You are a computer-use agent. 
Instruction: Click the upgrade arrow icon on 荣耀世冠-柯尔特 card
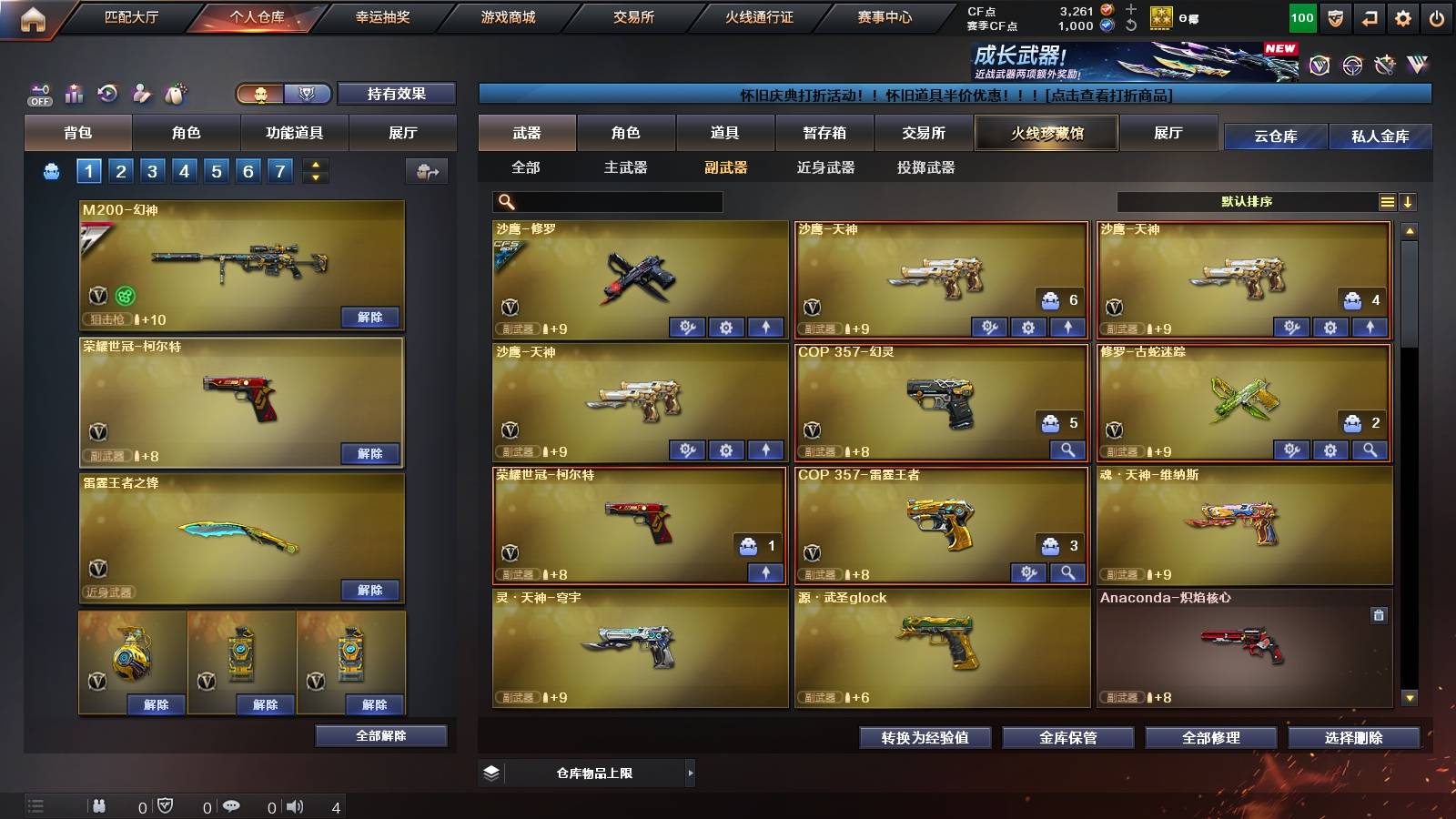pos(767,573)
